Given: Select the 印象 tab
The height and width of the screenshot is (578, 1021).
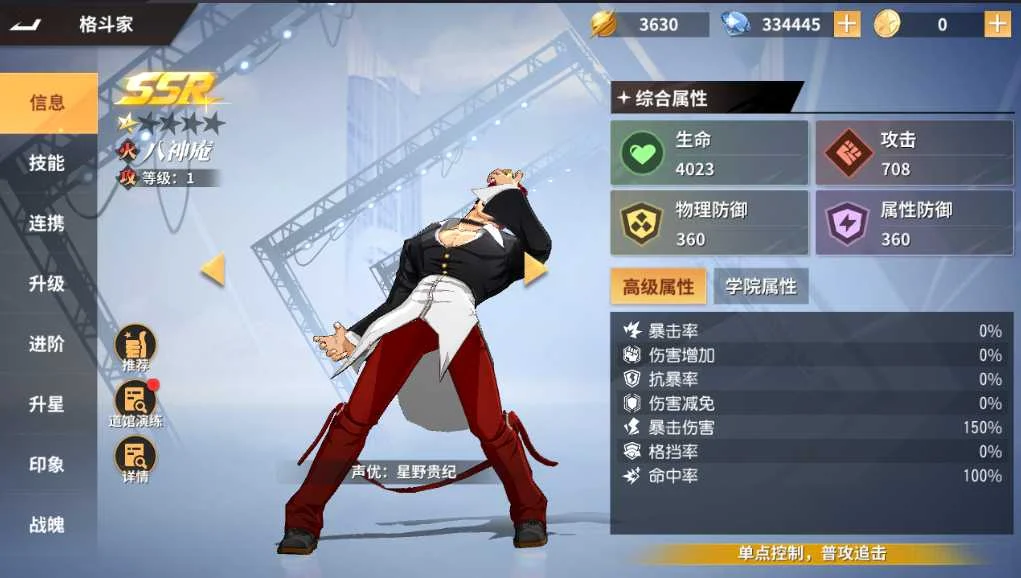Looking at the screenshot, I should (x=47, y=465).
